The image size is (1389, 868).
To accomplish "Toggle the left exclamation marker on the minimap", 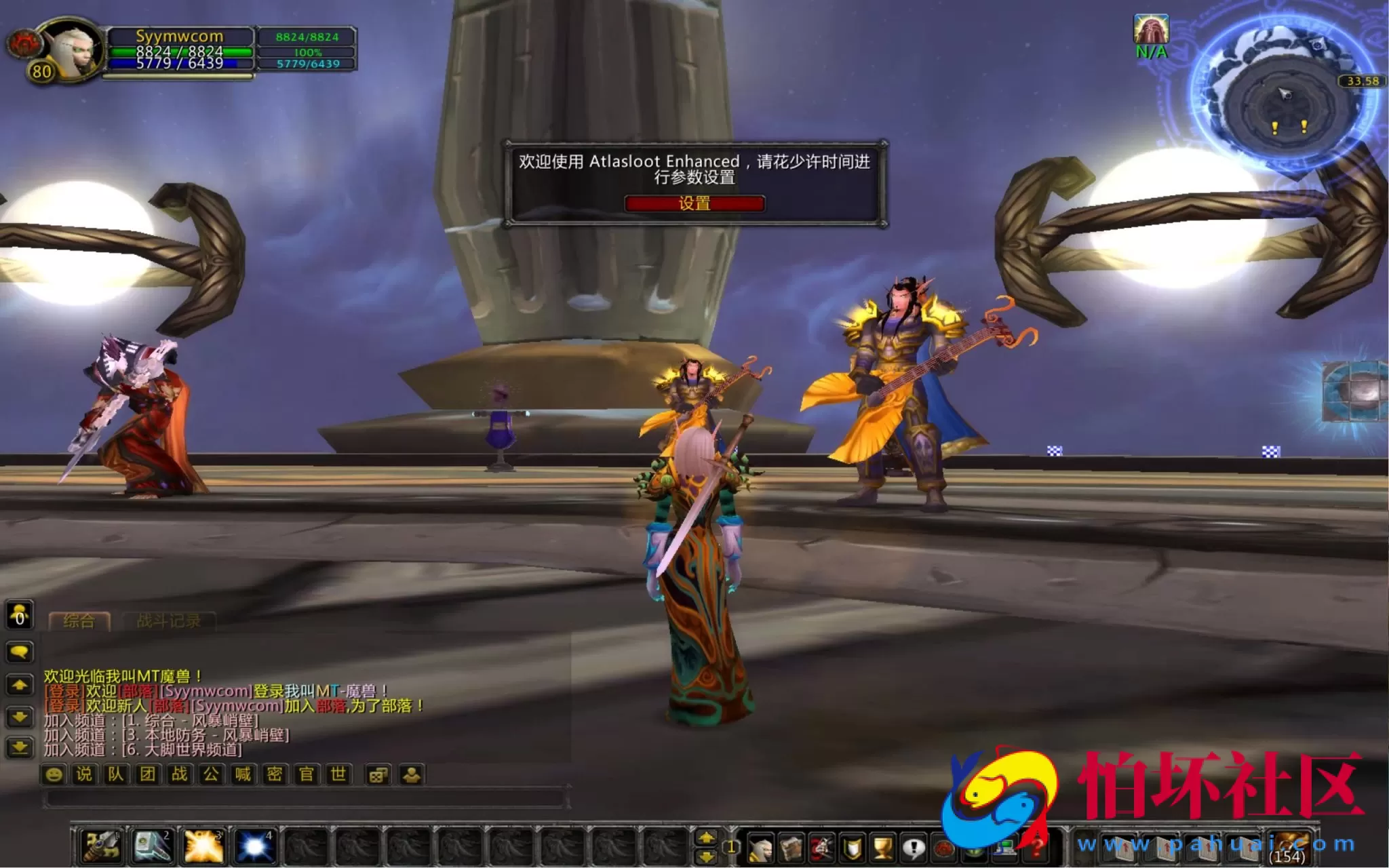I will point(1275,126).
